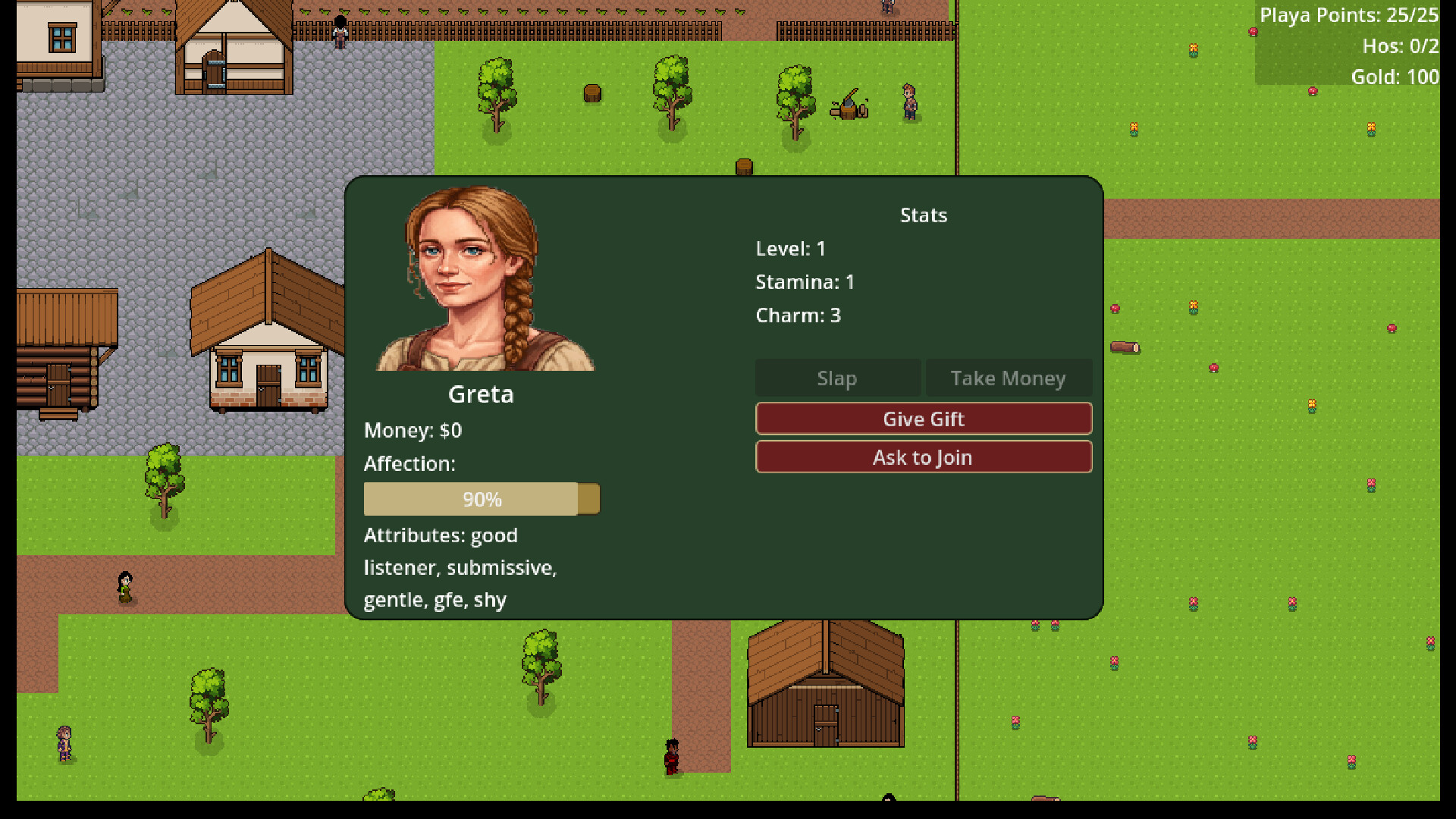Select the Stats heading in the panel
This screenshot has width=1456, height=819.
point(923,215)
